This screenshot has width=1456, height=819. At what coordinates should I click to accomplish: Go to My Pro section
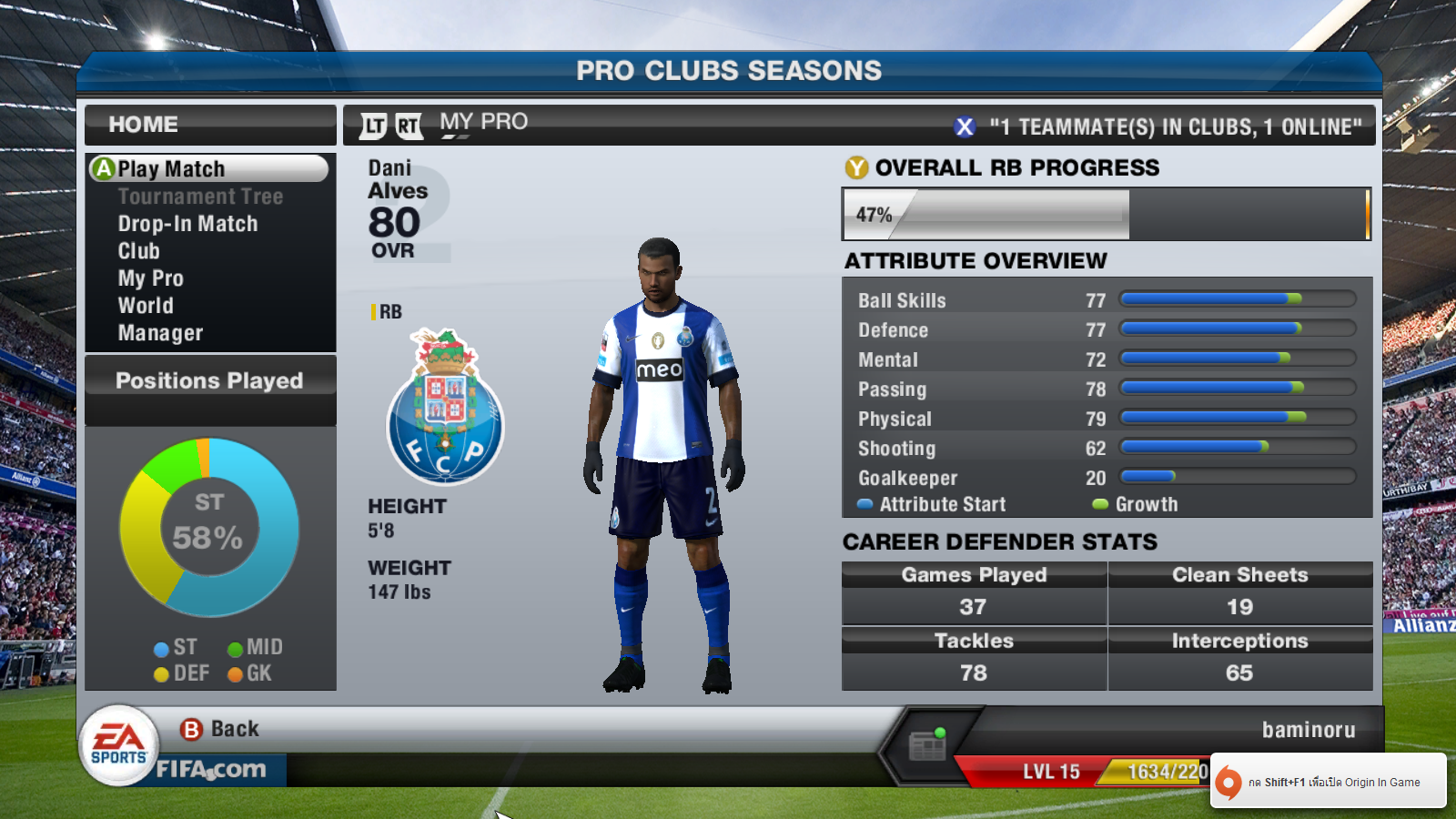pos(150,278)
